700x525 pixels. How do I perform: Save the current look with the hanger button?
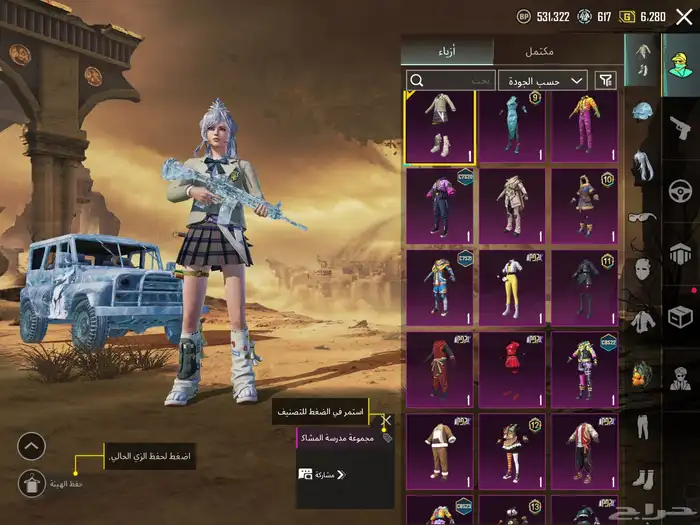[32, 483]
